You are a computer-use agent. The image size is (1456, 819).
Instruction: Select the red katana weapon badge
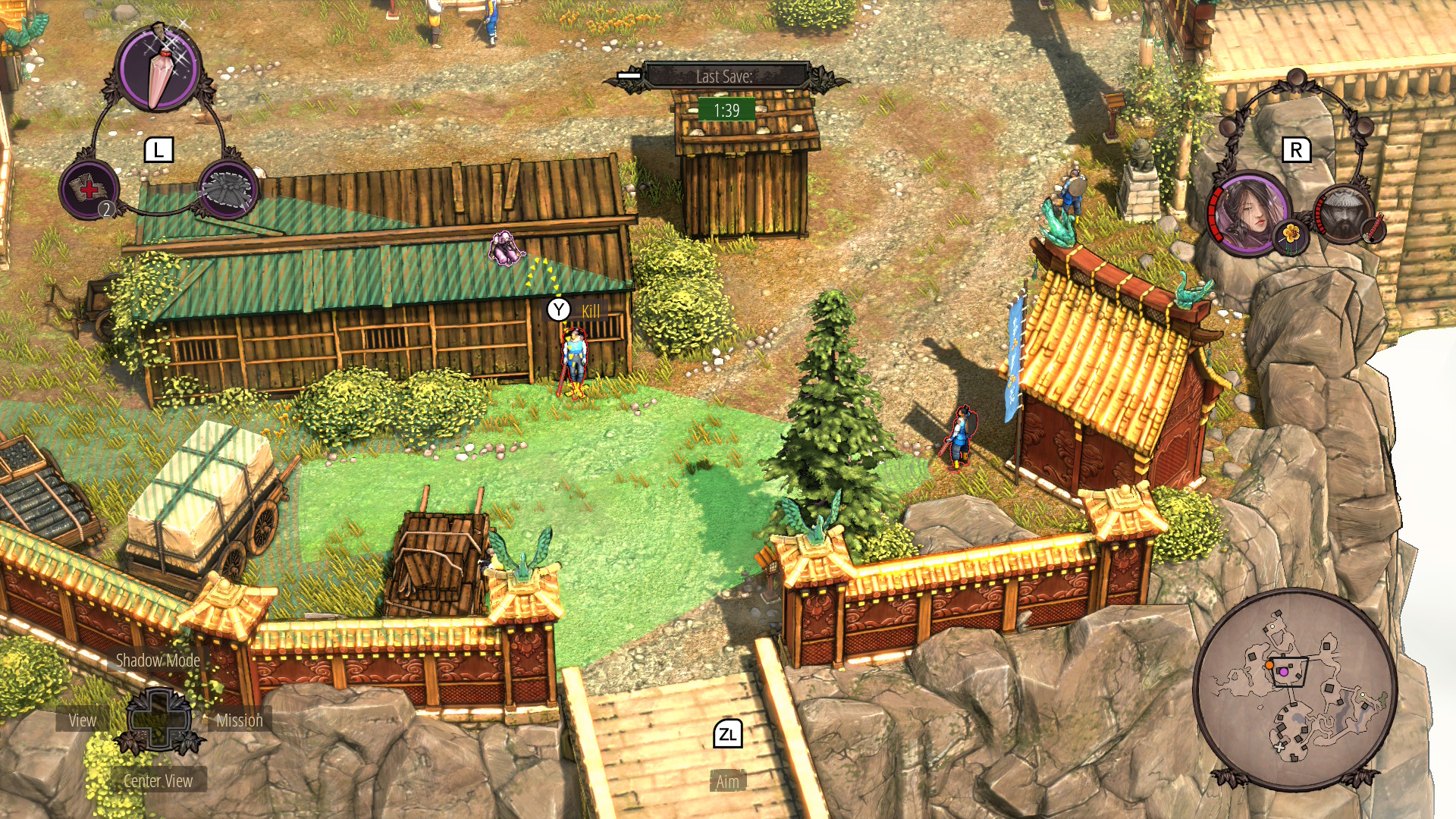[1375, 227]
